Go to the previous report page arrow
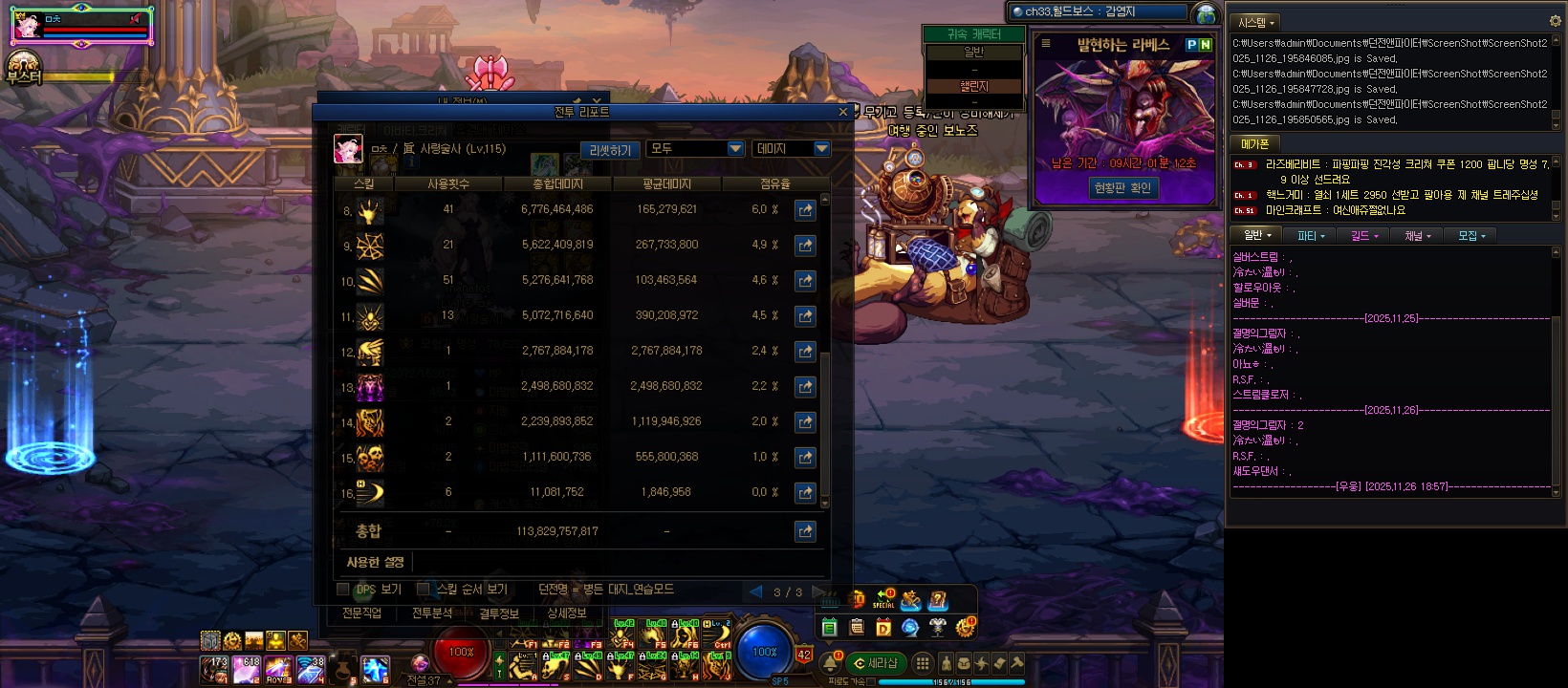1568x688 pixels. (x=755, y=591)
